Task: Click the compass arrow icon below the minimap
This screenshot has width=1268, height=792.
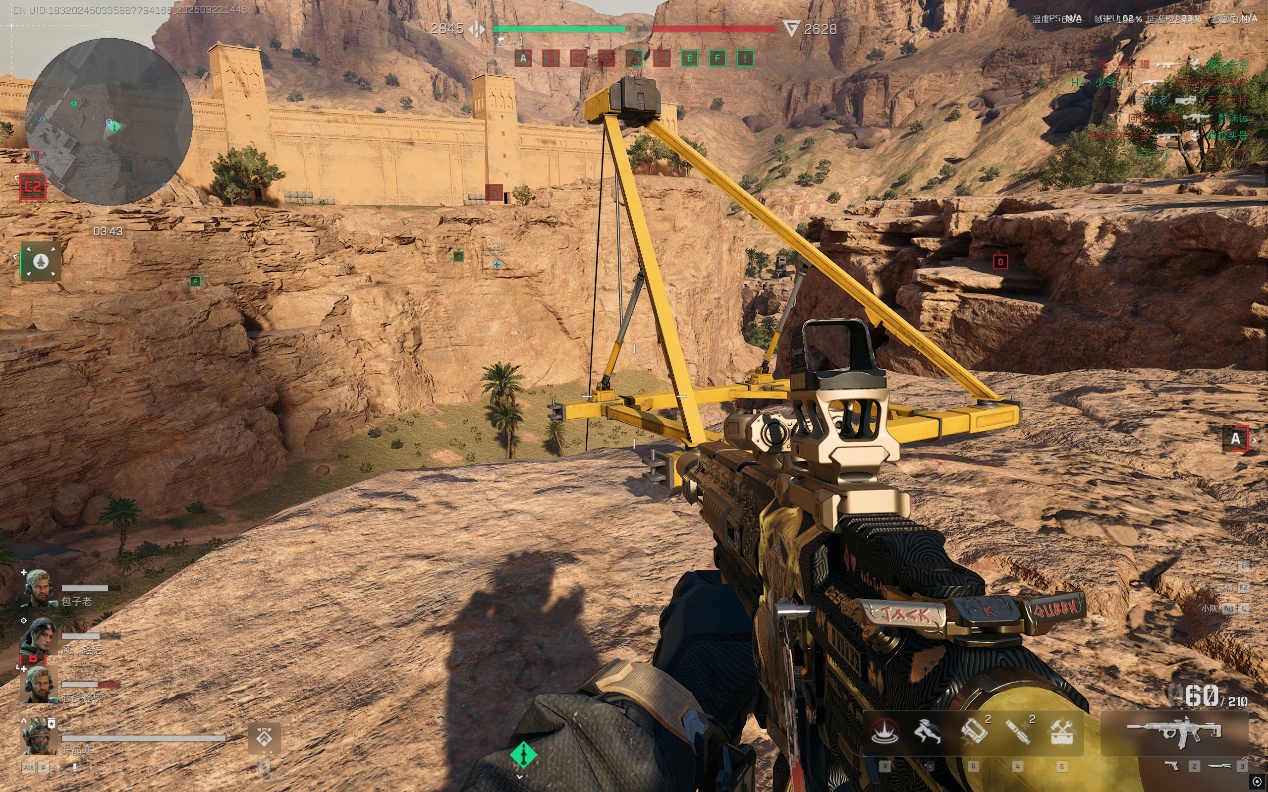Action: (40, 261)
